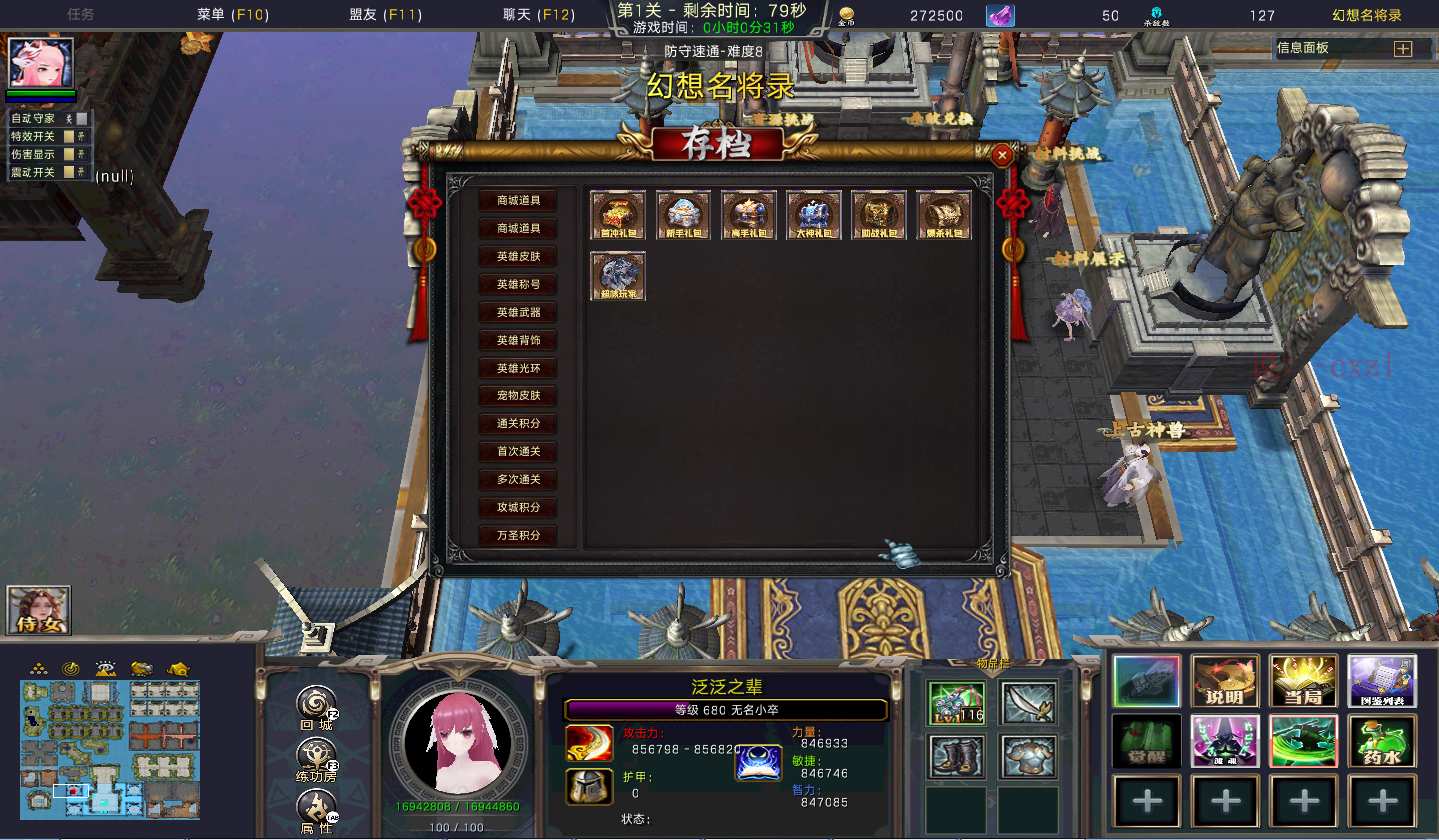Image resolution: width=1439 pixels, height=840 pixels.
Task: Open the 说明 instructions icon
Action: pyautogui.click(x=1225, y=681)
